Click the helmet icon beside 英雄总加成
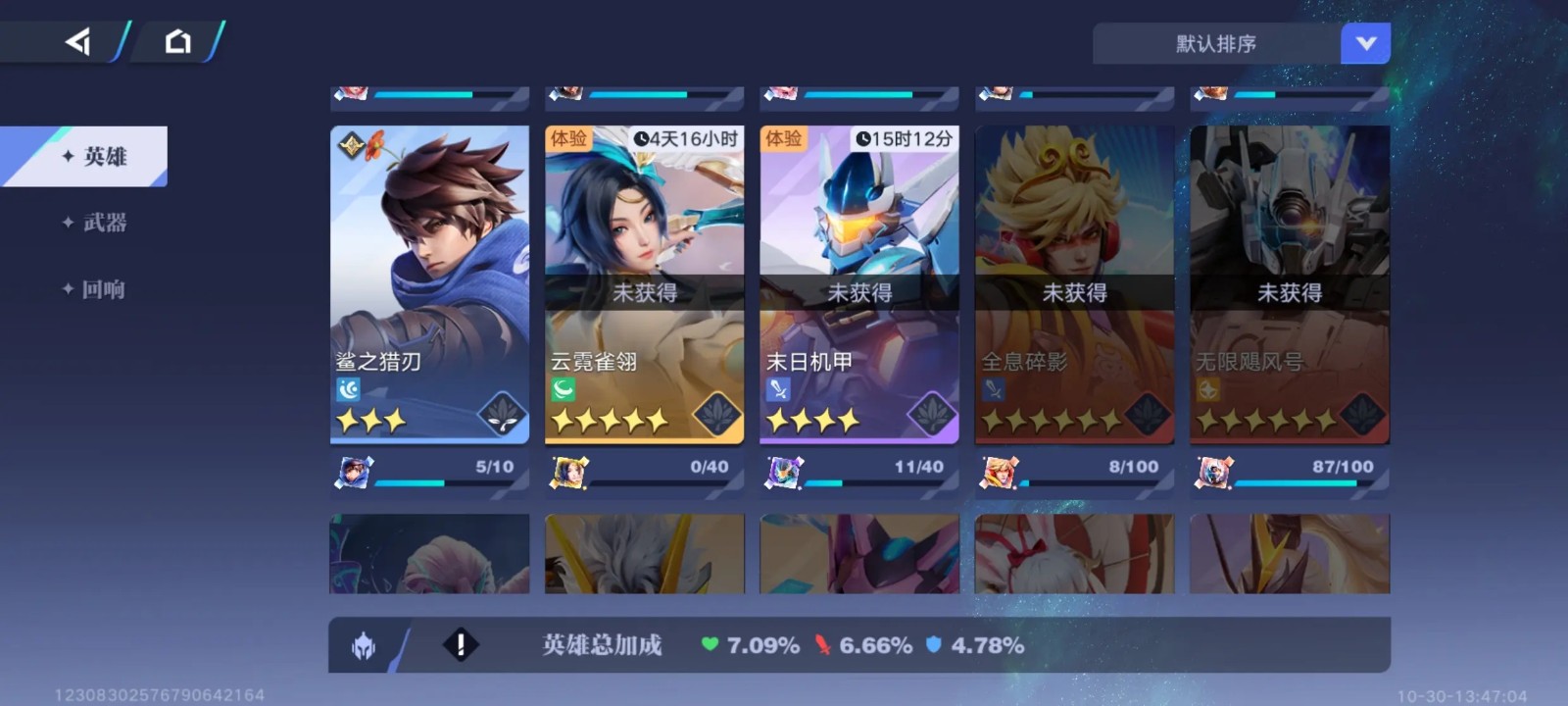This screenshot has width=1568, height=706. [364, 646]
